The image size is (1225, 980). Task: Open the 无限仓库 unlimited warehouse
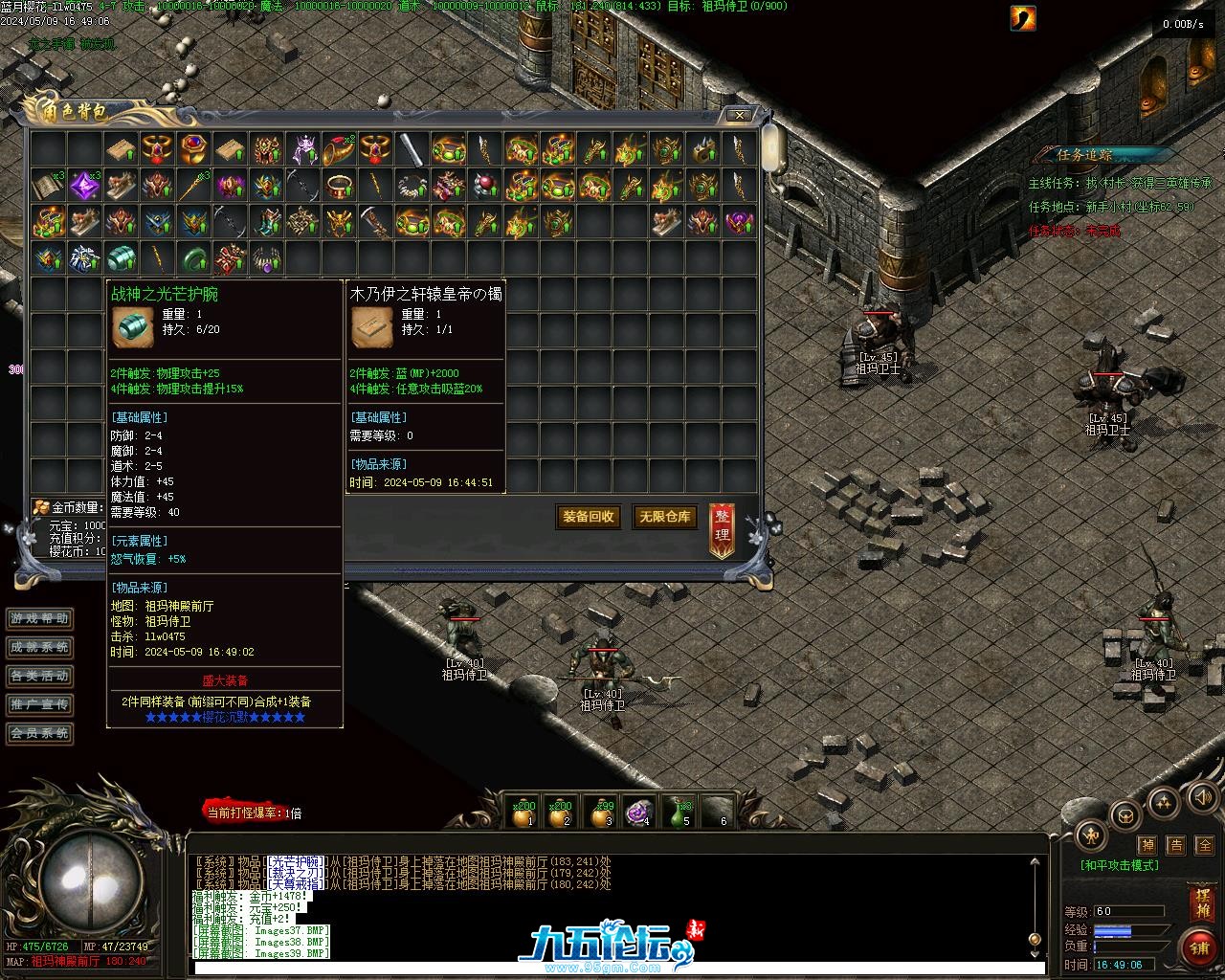tap(664, 517)
